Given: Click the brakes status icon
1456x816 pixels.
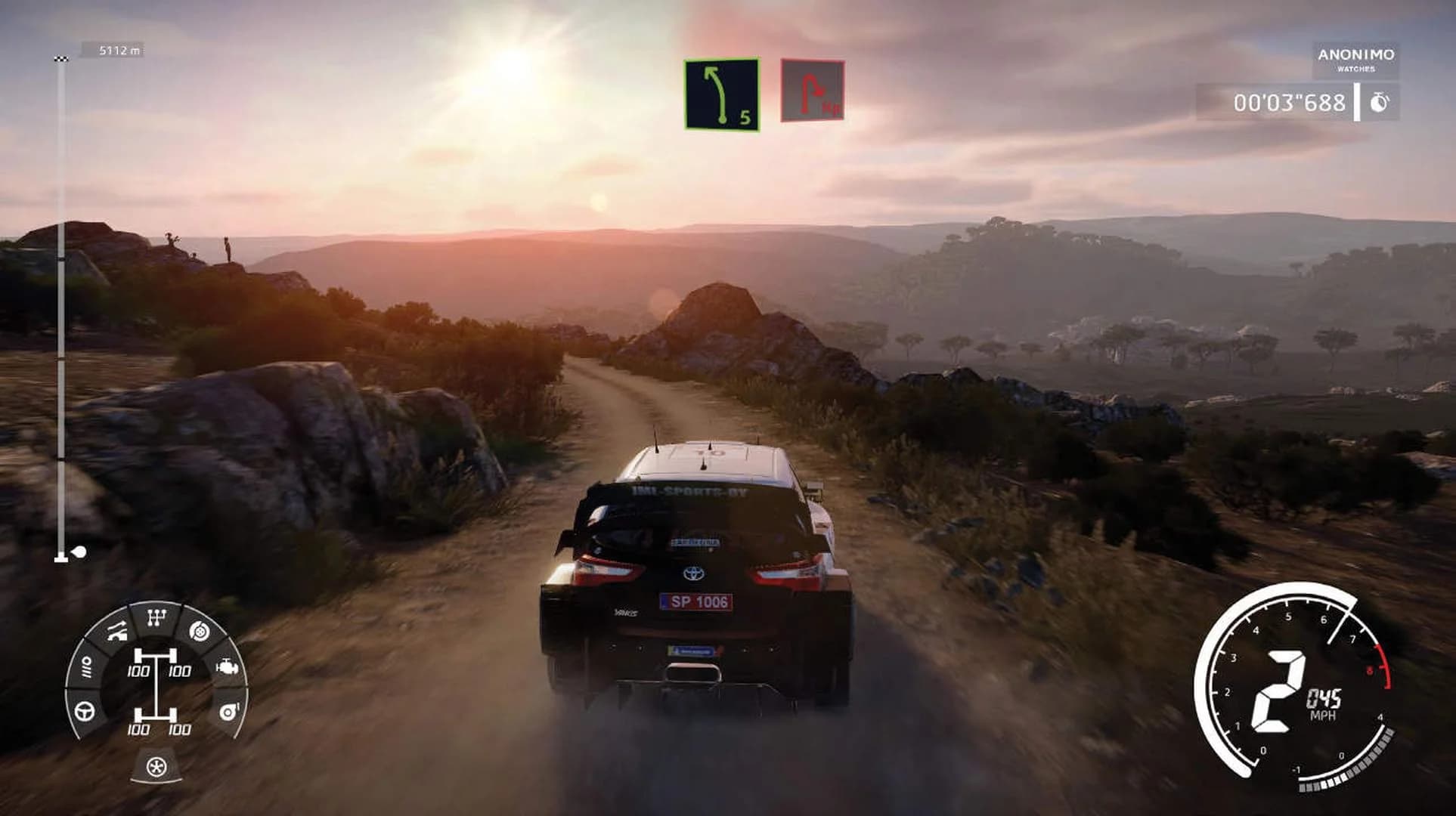Looking at the screenshot, I should [198, 632].
